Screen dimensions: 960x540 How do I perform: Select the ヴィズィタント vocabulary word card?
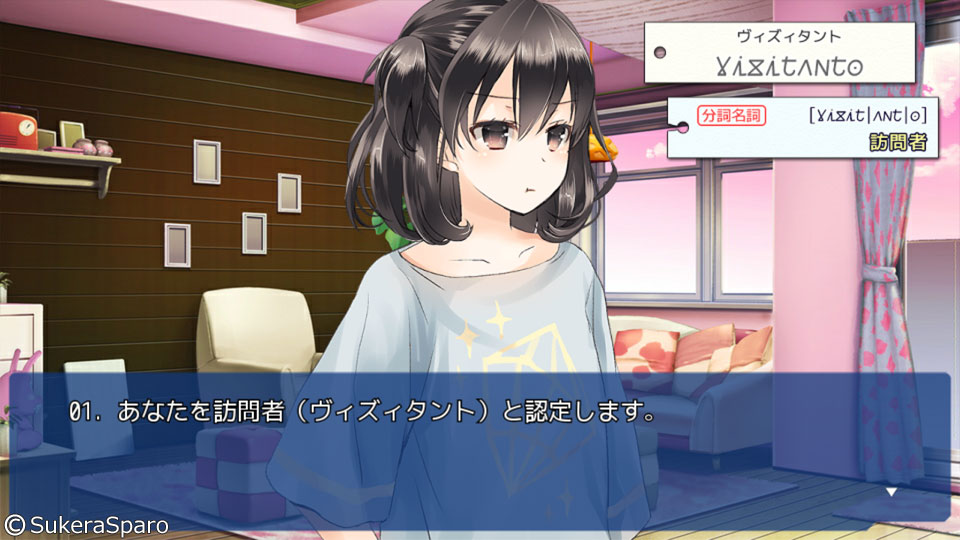pos(780,54)
